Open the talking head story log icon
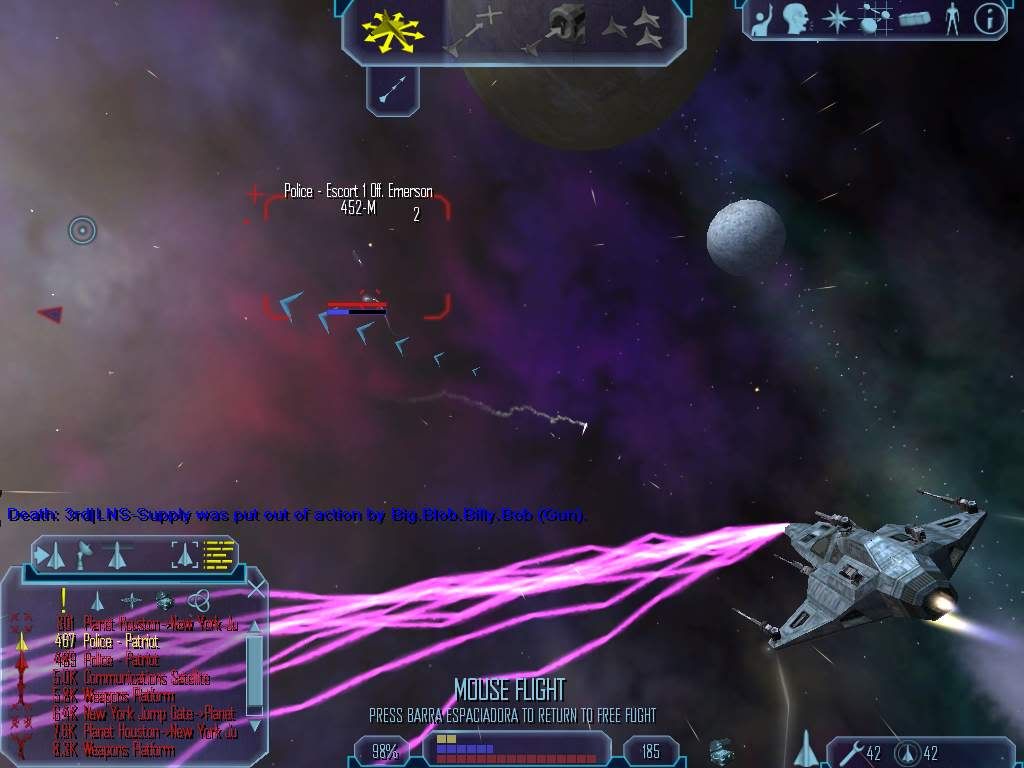1024x768 pixels. [x=795, y=18]
